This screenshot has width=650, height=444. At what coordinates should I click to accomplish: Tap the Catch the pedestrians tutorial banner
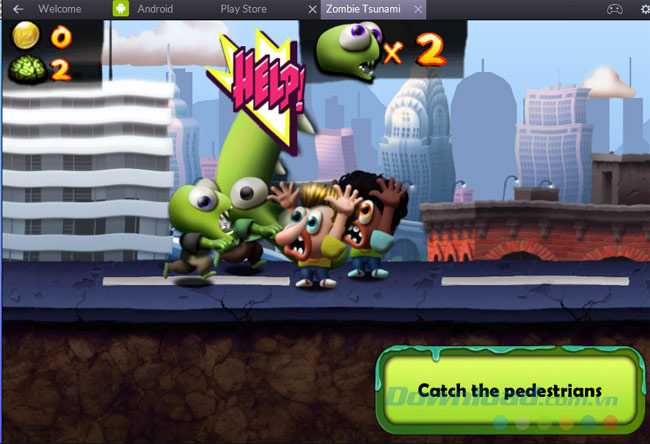510,390
